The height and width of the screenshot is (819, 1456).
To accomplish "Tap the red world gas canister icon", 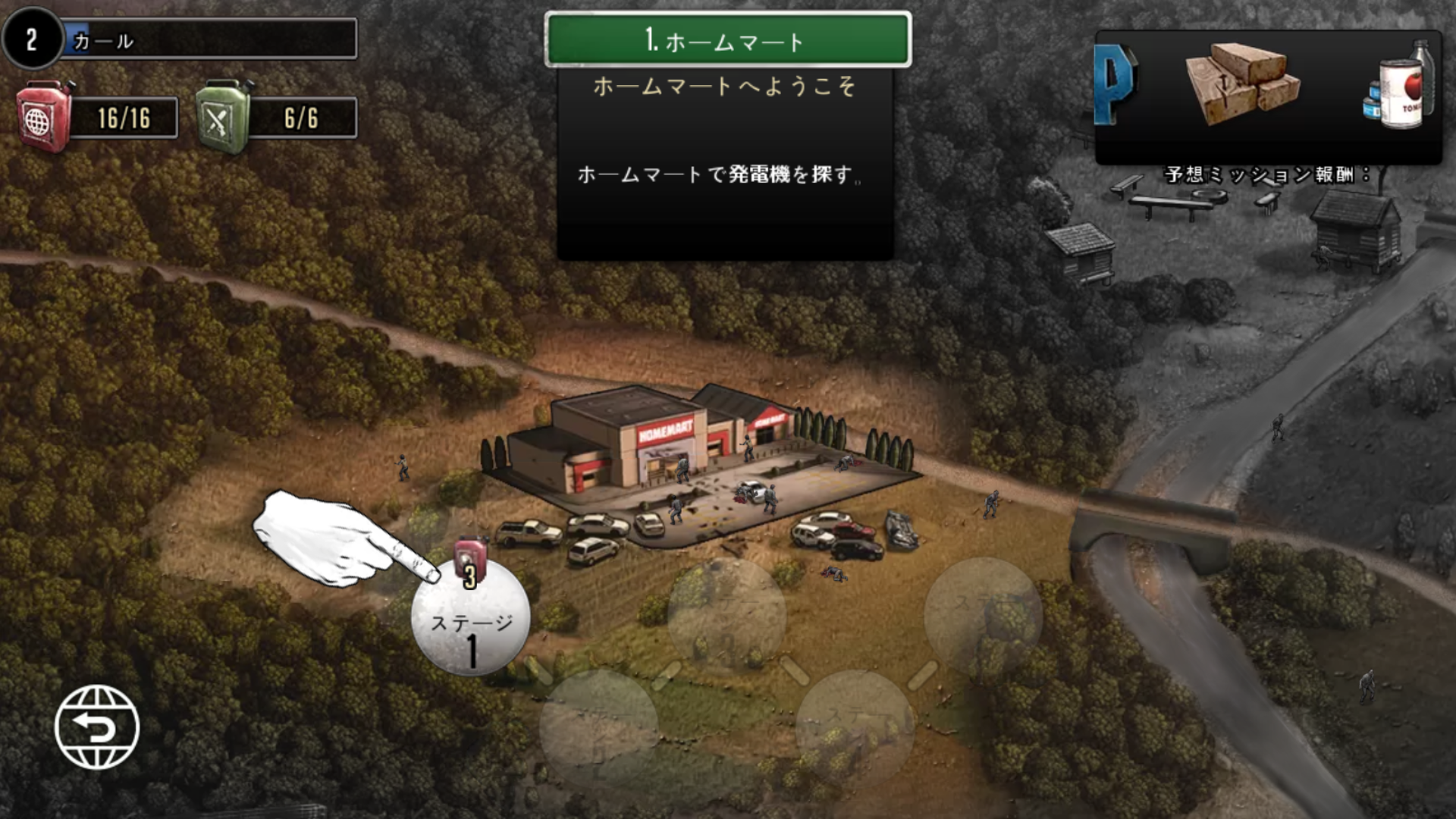I will click(x=44, y=117).
